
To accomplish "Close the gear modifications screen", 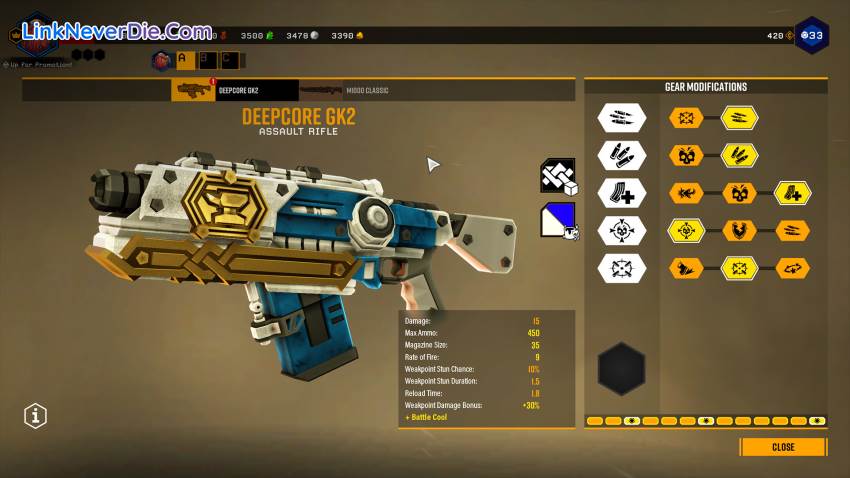I will (x=783, y=447).
